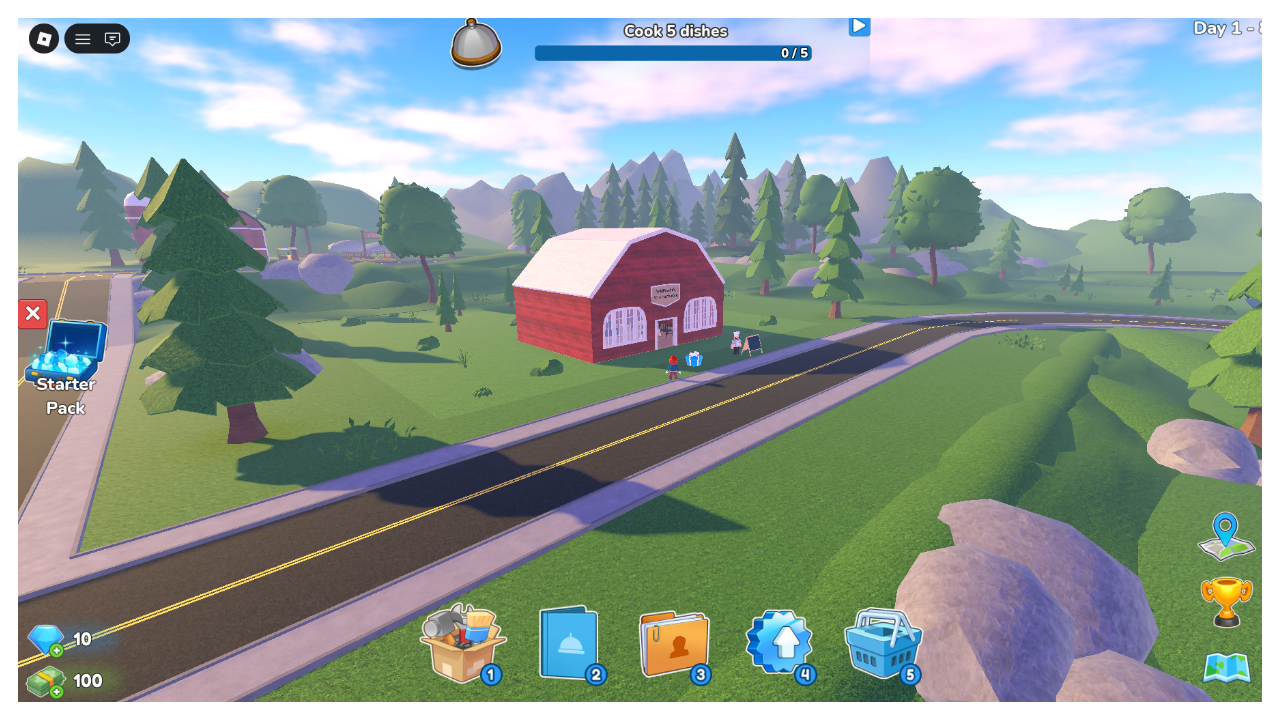Screen dimensions: 1280x720
Task: Open the folded world map
Action: pyautogui.click(x=1226, y=668)
